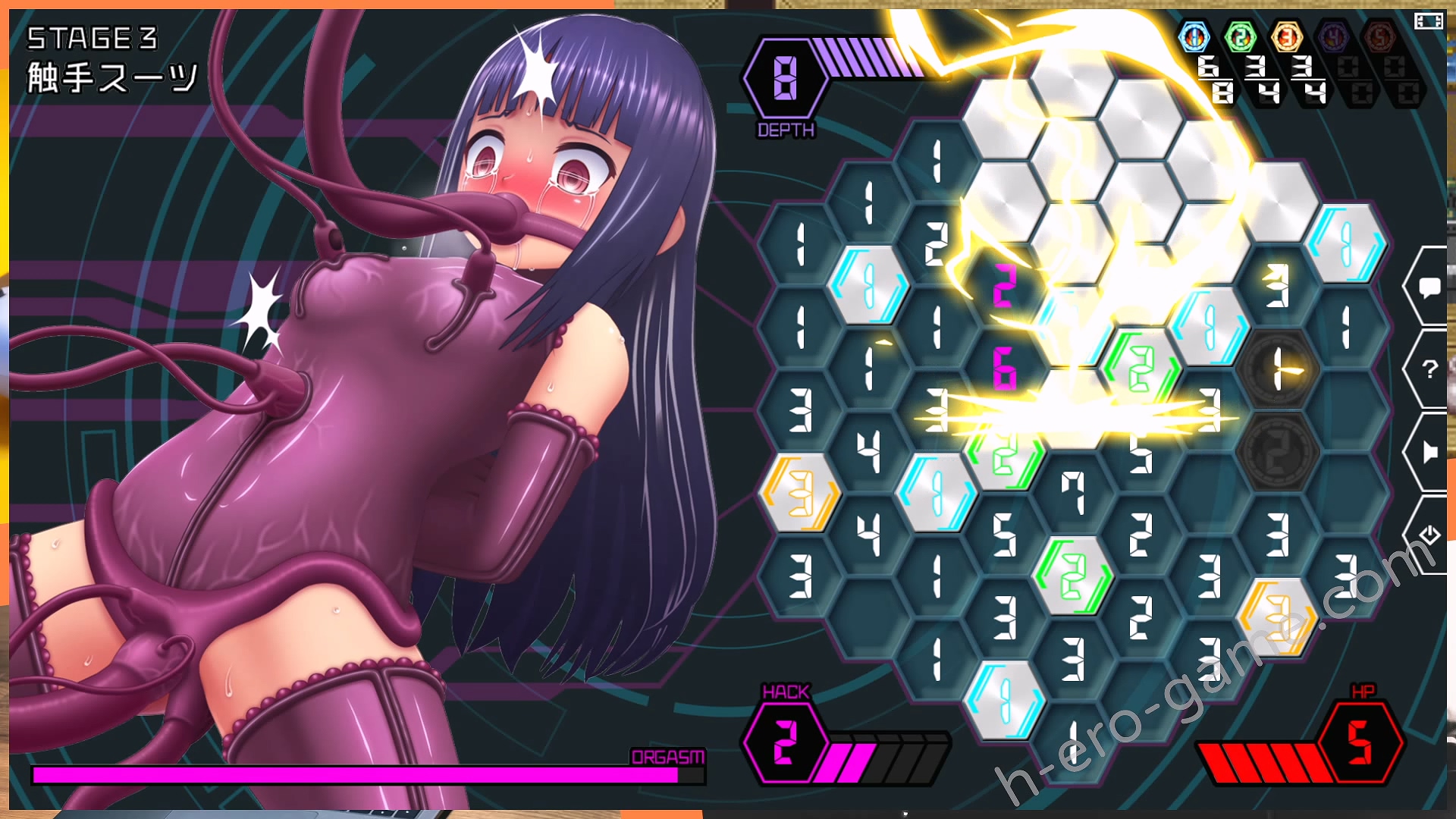Select the hex tile numbered 7
Image resolution: width=1456 pixels, height=819 pixels.
point(1072,493)
